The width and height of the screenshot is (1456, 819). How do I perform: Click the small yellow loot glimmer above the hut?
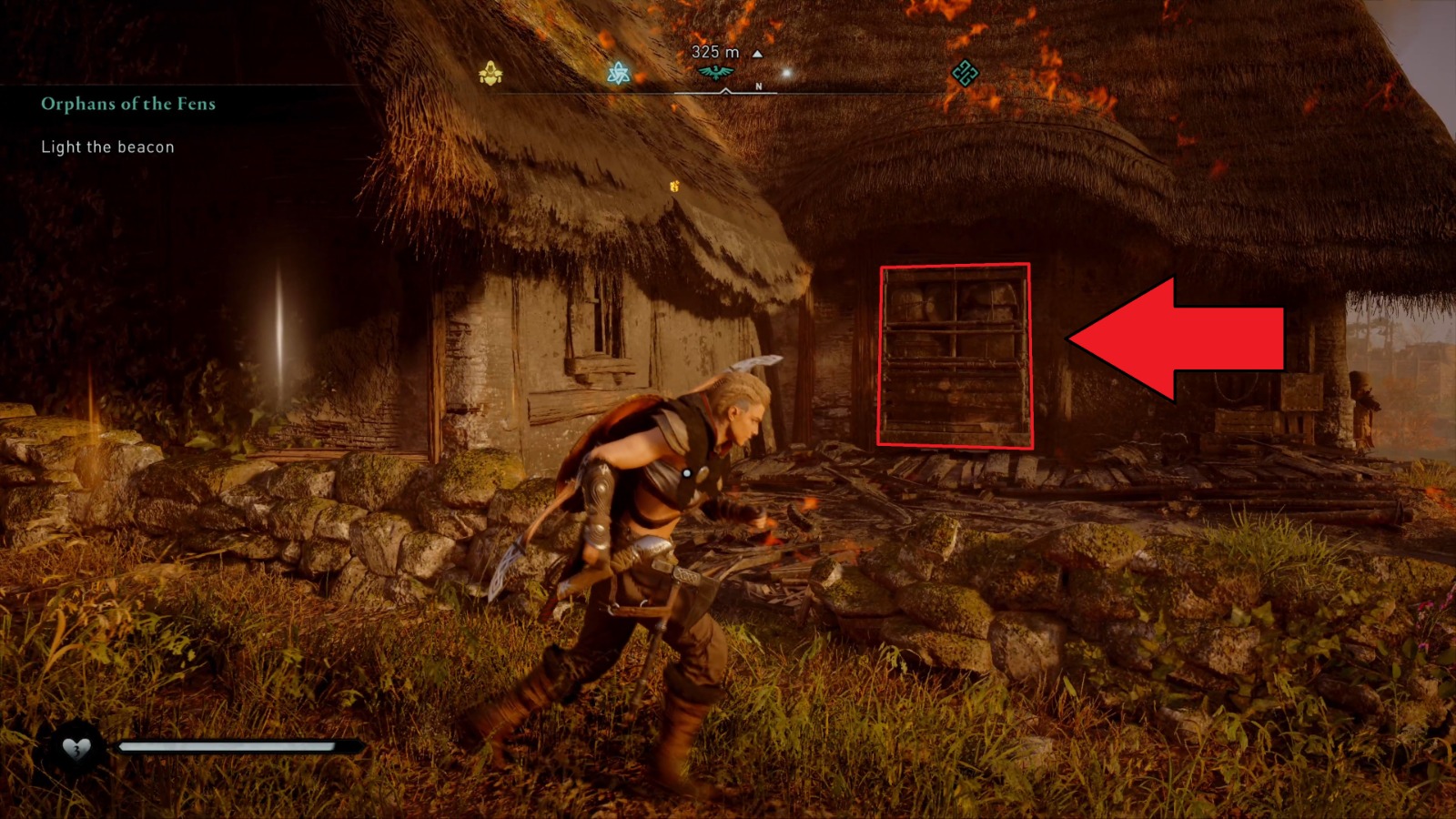(x=675, y=185)
